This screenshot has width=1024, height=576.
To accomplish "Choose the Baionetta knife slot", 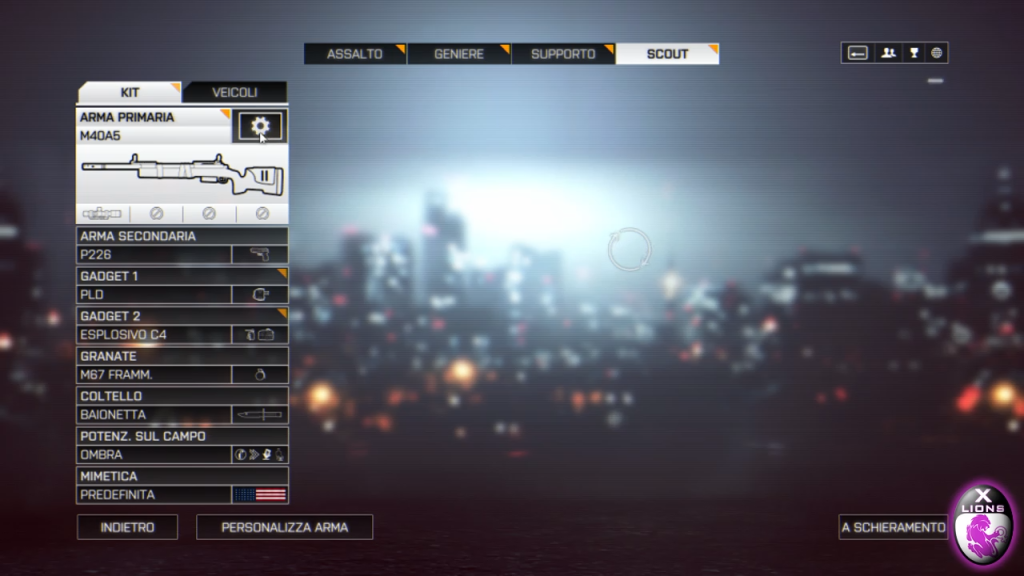I will click(182, 415).
